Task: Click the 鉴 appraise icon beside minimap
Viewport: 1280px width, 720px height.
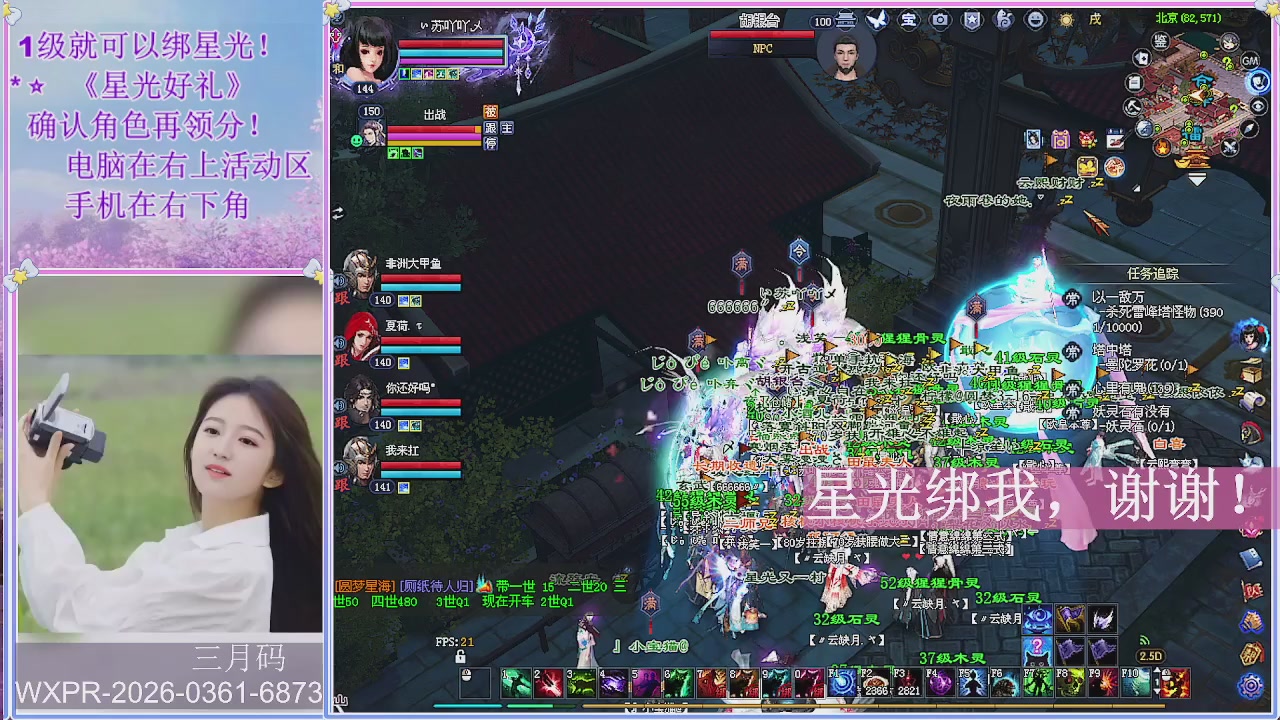Action: tap(1160, 42)
